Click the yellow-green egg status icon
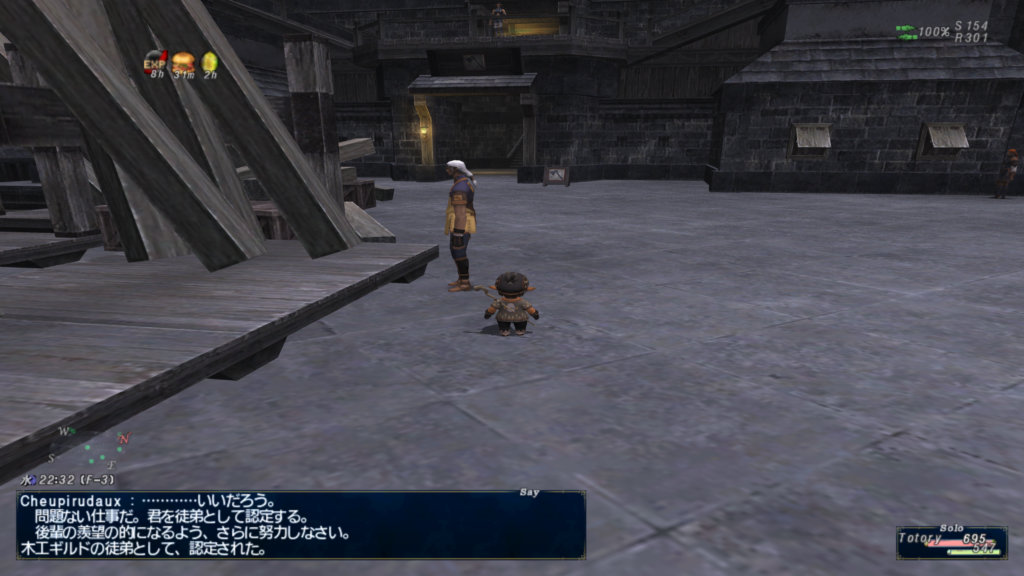The width and height of the screenshot is (1024, 576). [209, 62]
